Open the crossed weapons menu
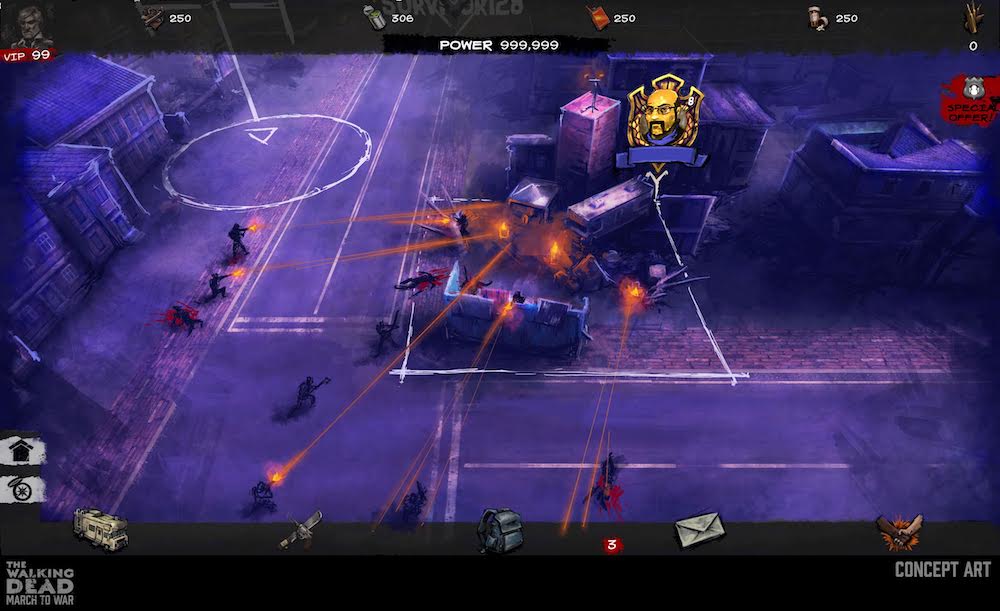Viewport: 1000px width, 611px height. tap(300, 528)
